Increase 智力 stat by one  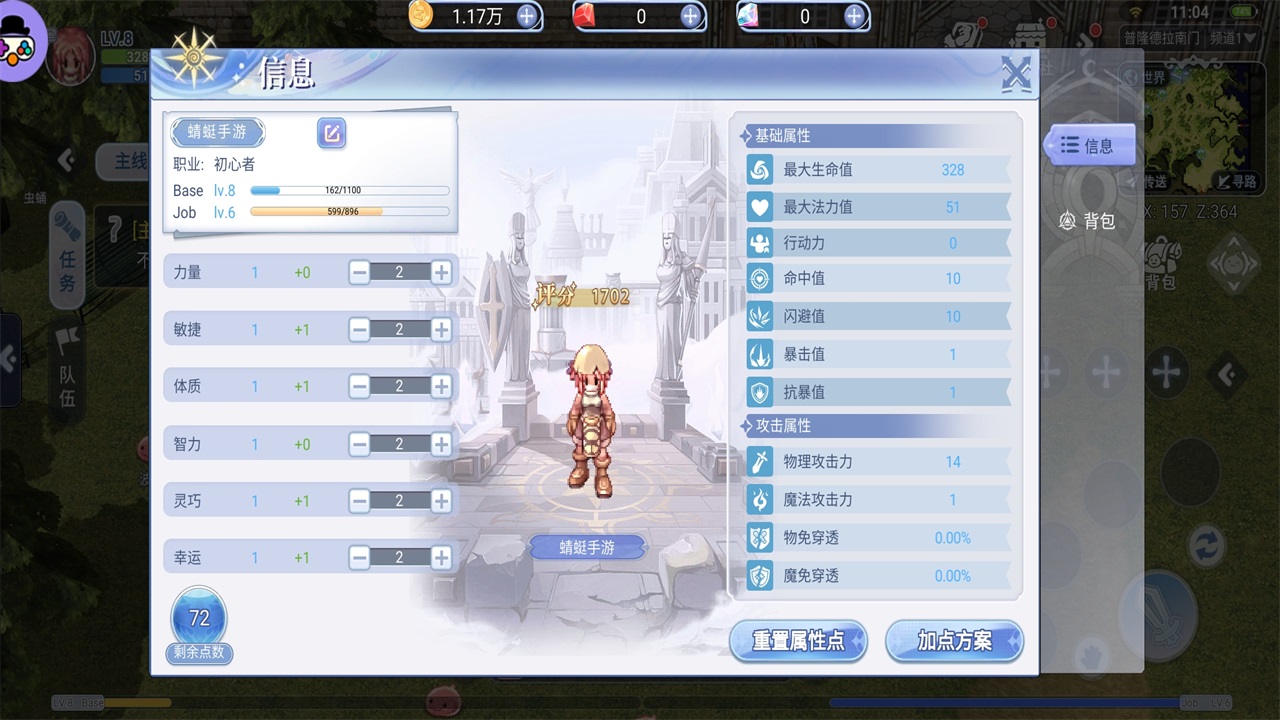click(441, 444)
